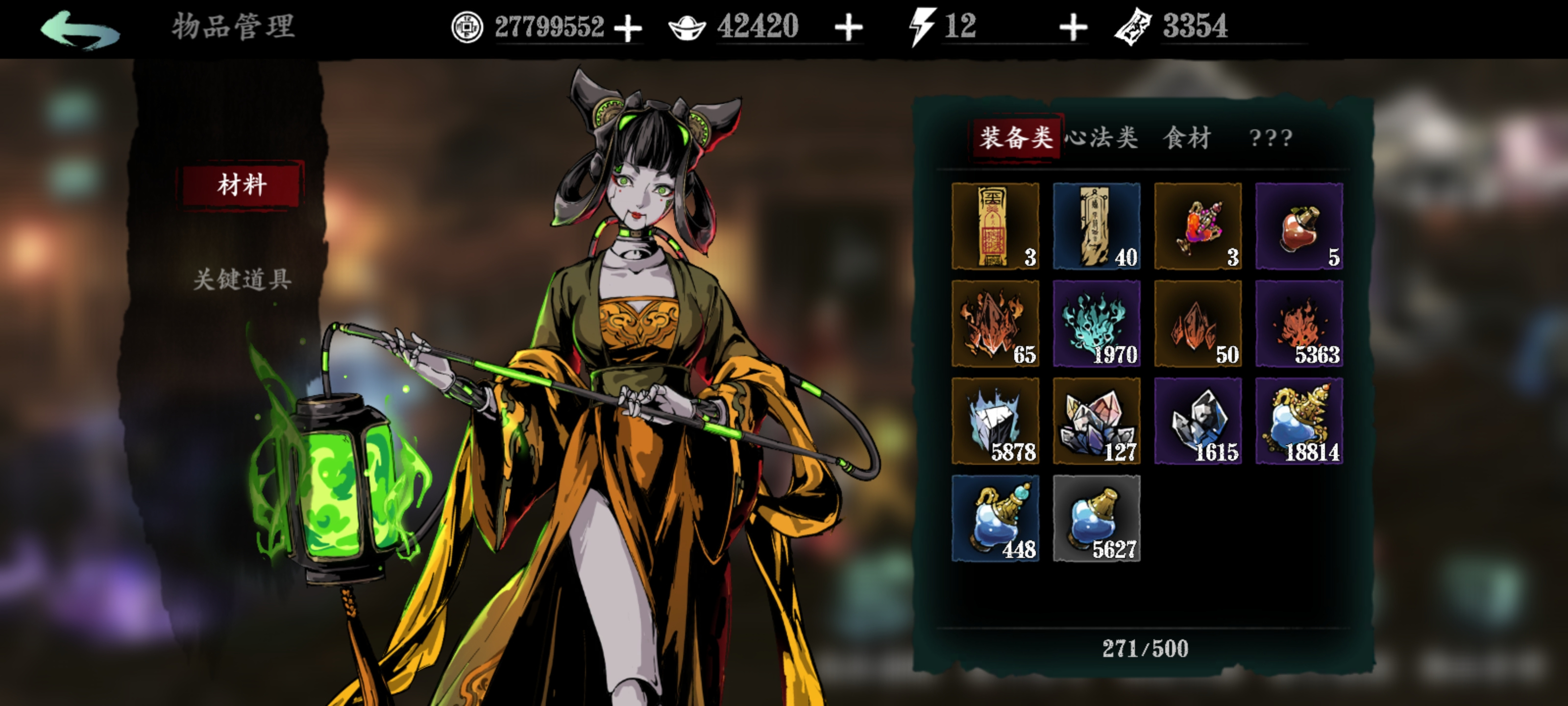Select the ornate gold flask with 18814
This screenshot has height=706, width=1568.
[1299, 421]
